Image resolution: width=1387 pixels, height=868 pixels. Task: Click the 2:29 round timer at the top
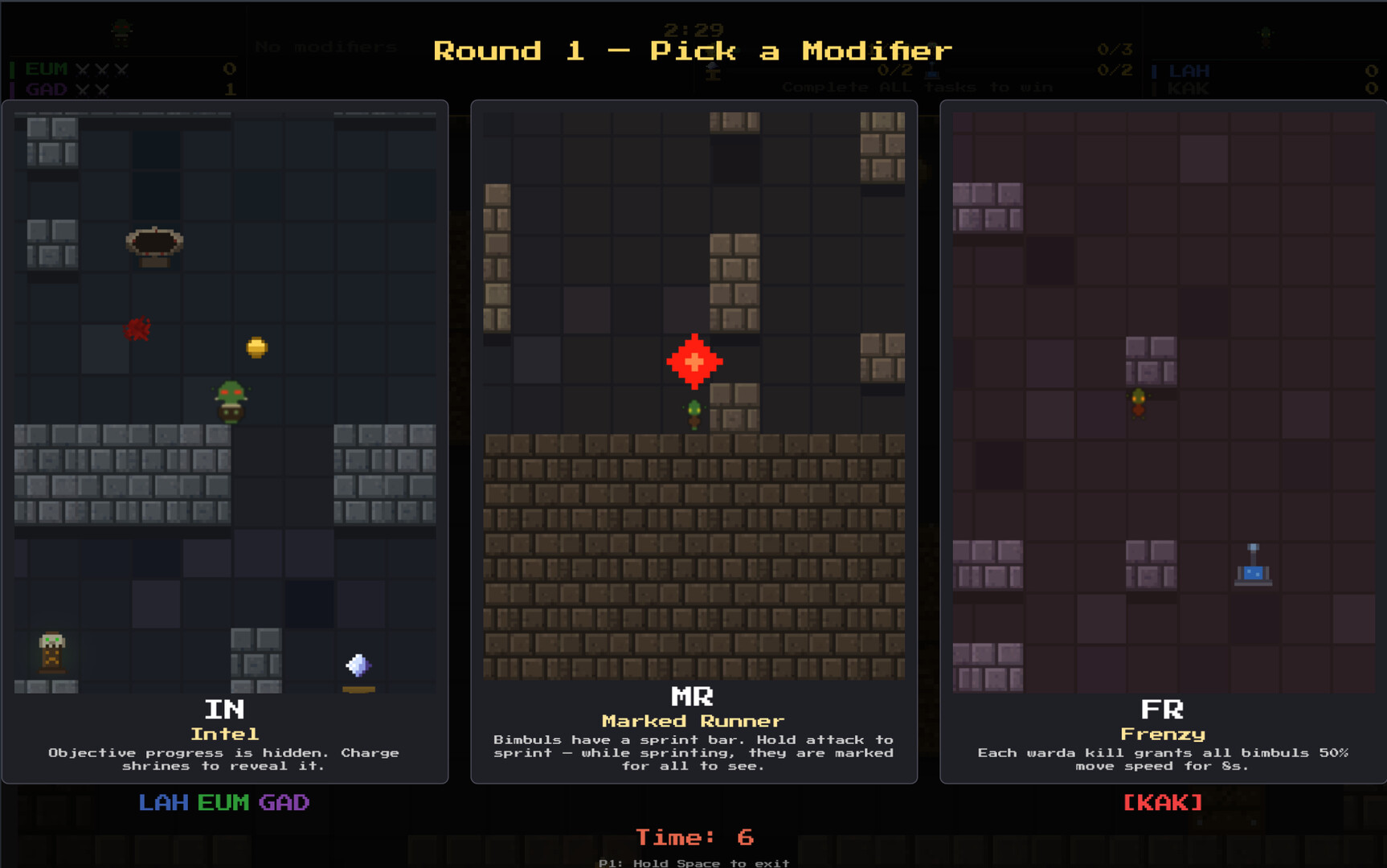[x=693, y=29]
